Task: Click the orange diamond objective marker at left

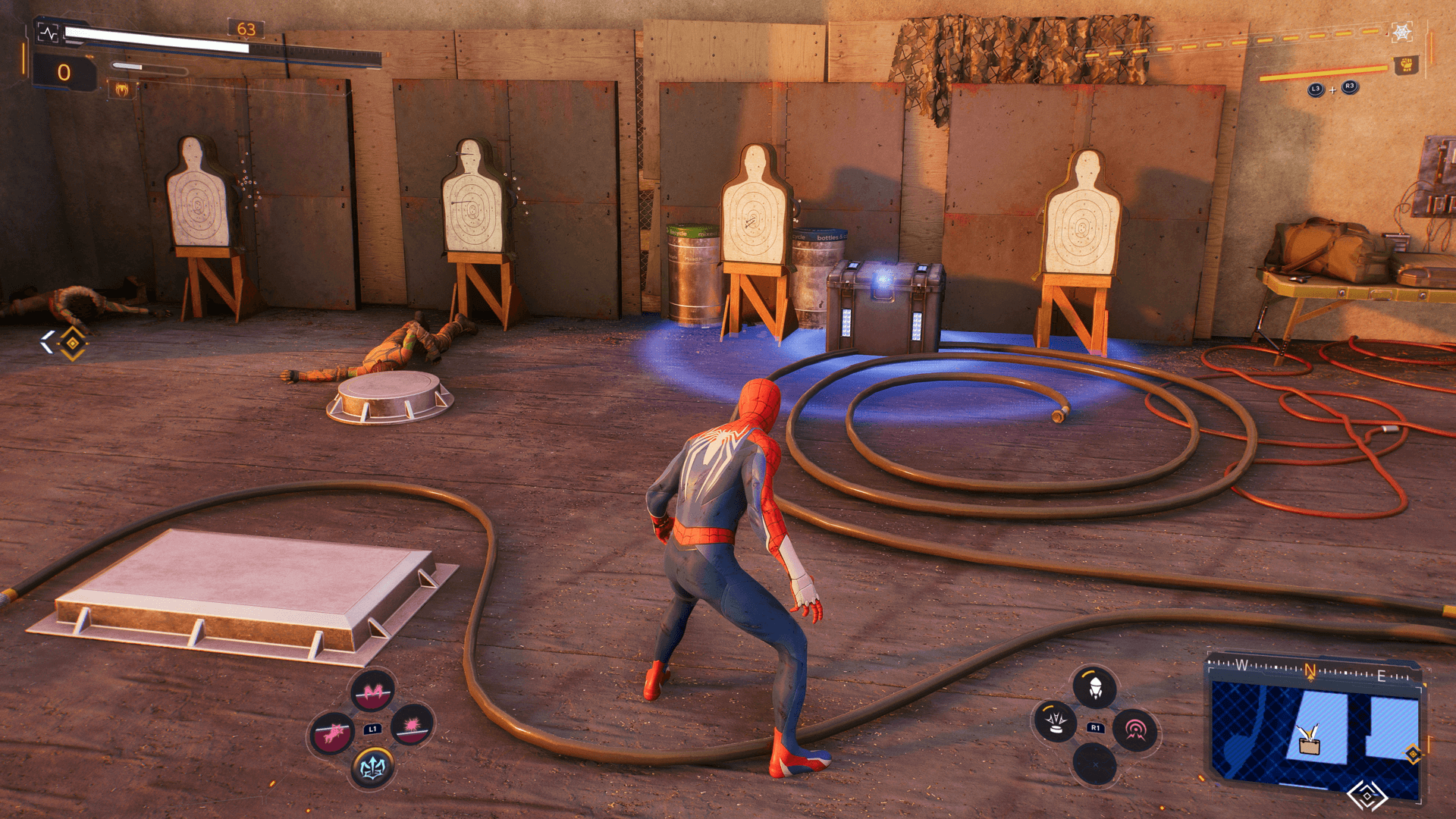Action: [72, 343]
